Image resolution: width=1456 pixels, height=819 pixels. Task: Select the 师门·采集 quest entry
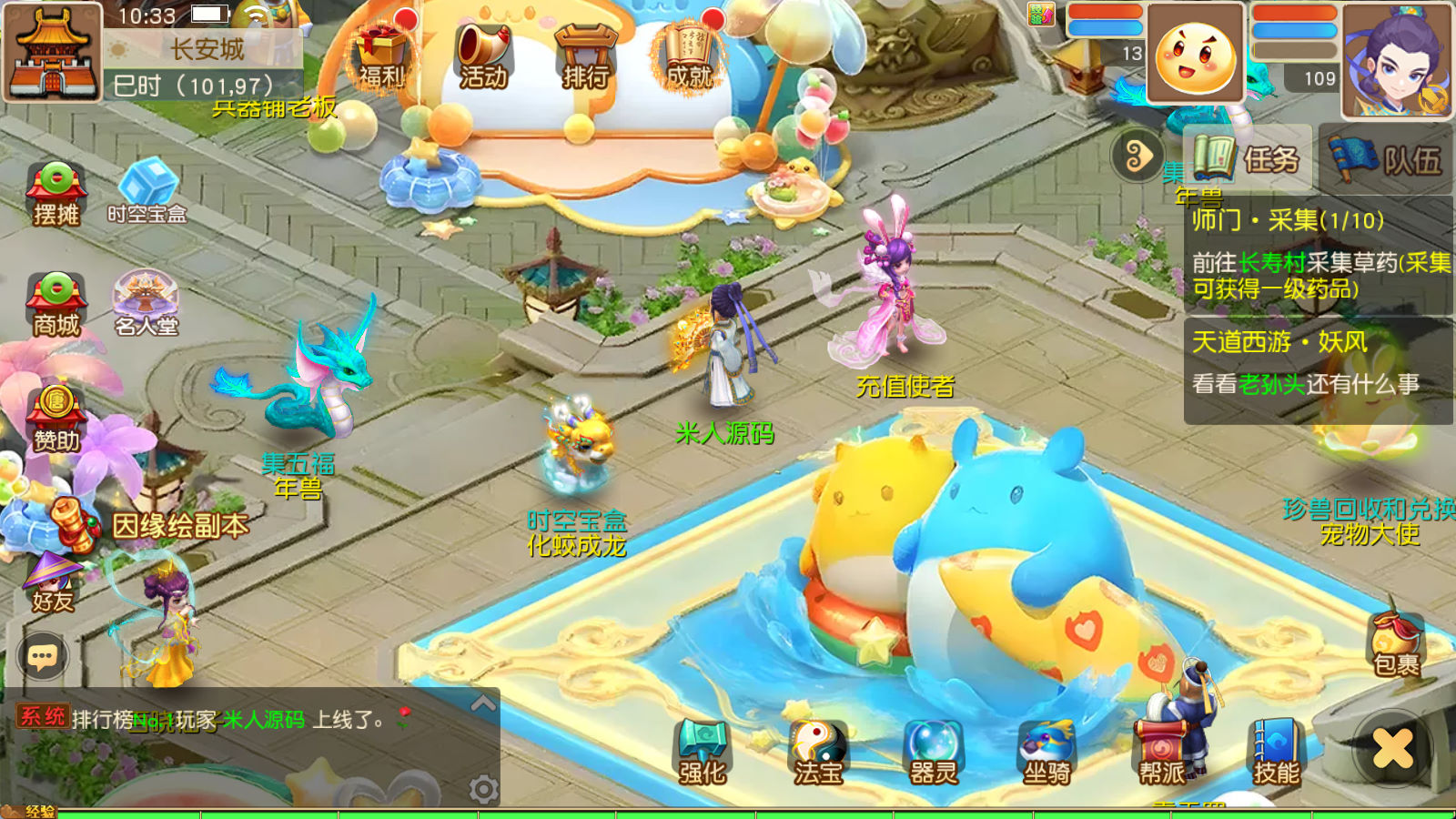point(1318,255)
